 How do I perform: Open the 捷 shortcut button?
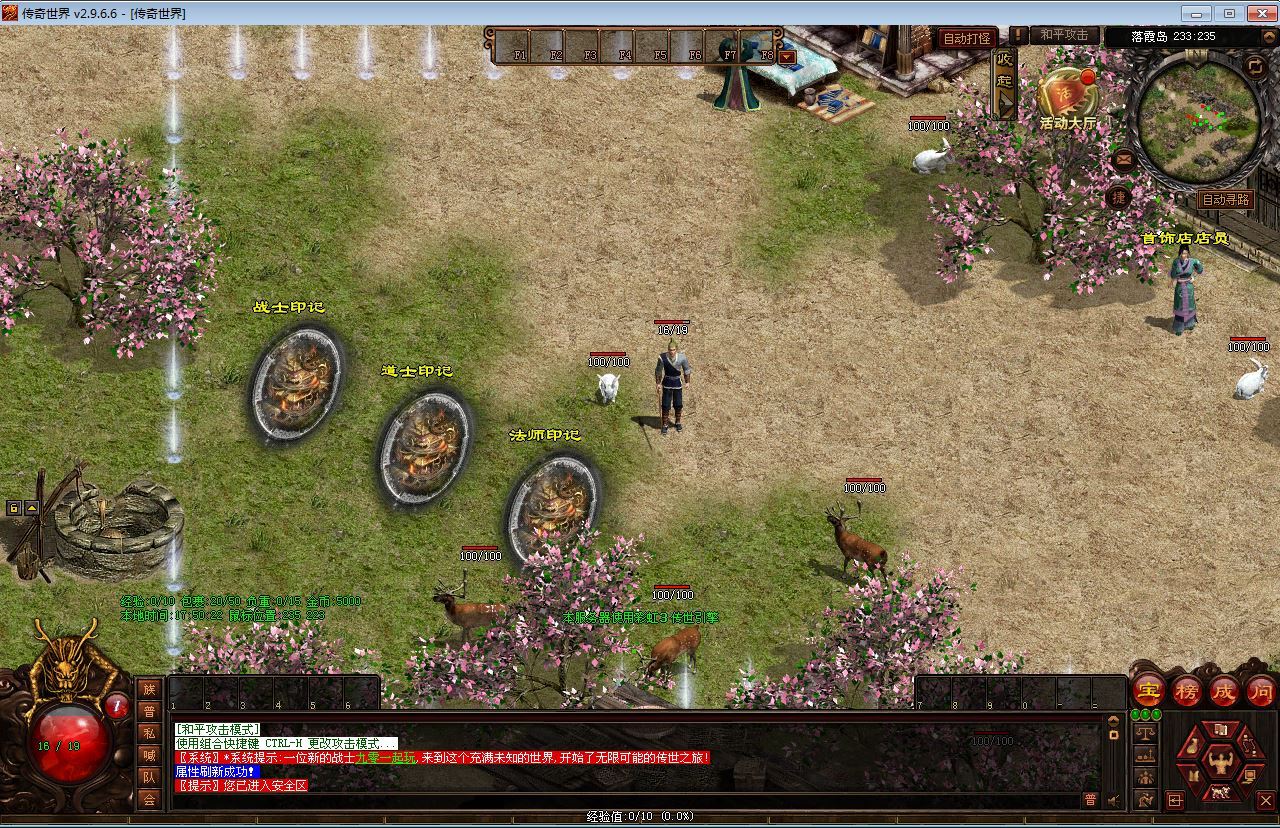point(1120,198)
